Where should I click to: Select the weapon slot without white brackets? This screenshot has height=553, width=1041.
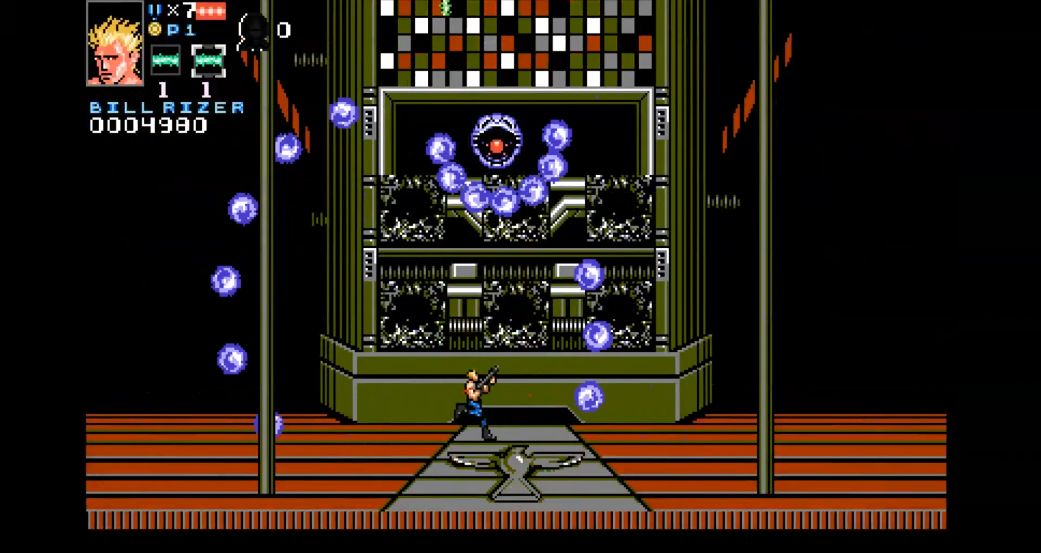click(x=165, y=61)
